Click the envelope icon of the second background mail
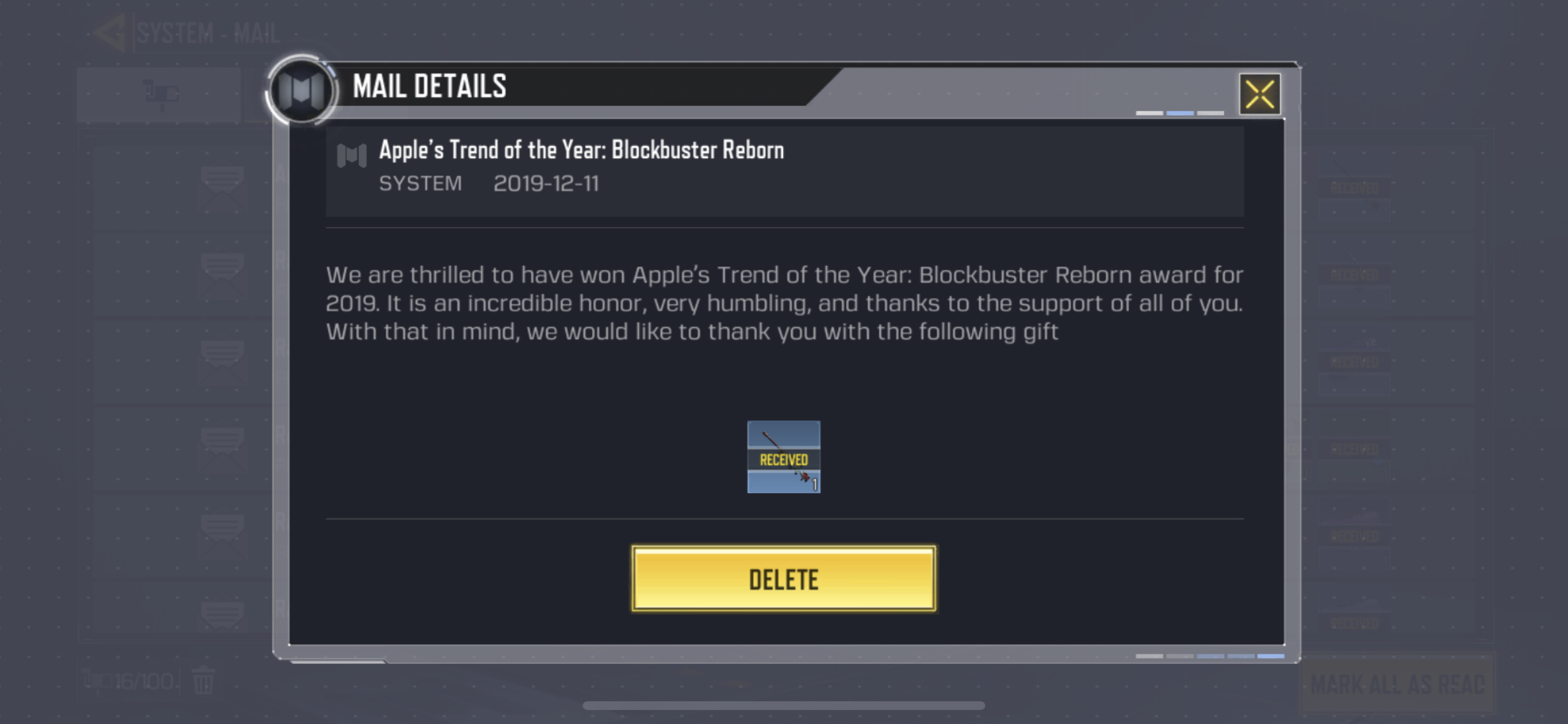Screen dimensions: 1568x724 click(x=222, y=274)
